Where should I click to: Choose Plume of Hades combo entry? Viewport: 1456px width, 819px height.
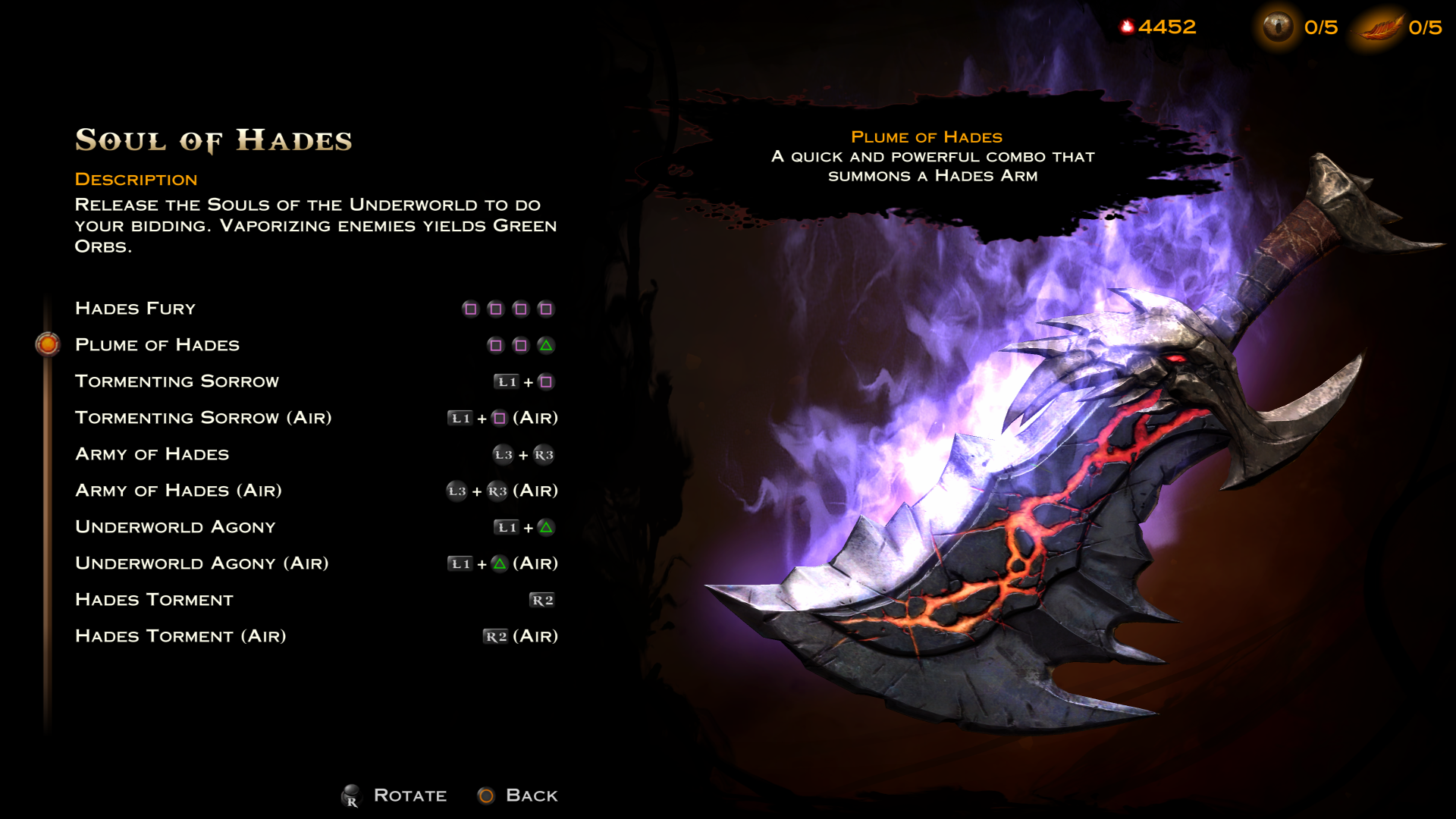coord(157,345)
